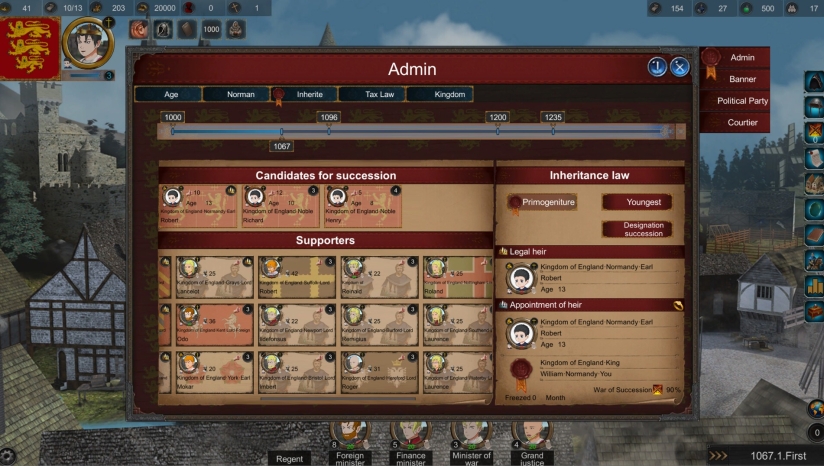Screen dimensions: 824x466
Task: Click the king's portrait in top-left
Action: [x=88, y=42]
